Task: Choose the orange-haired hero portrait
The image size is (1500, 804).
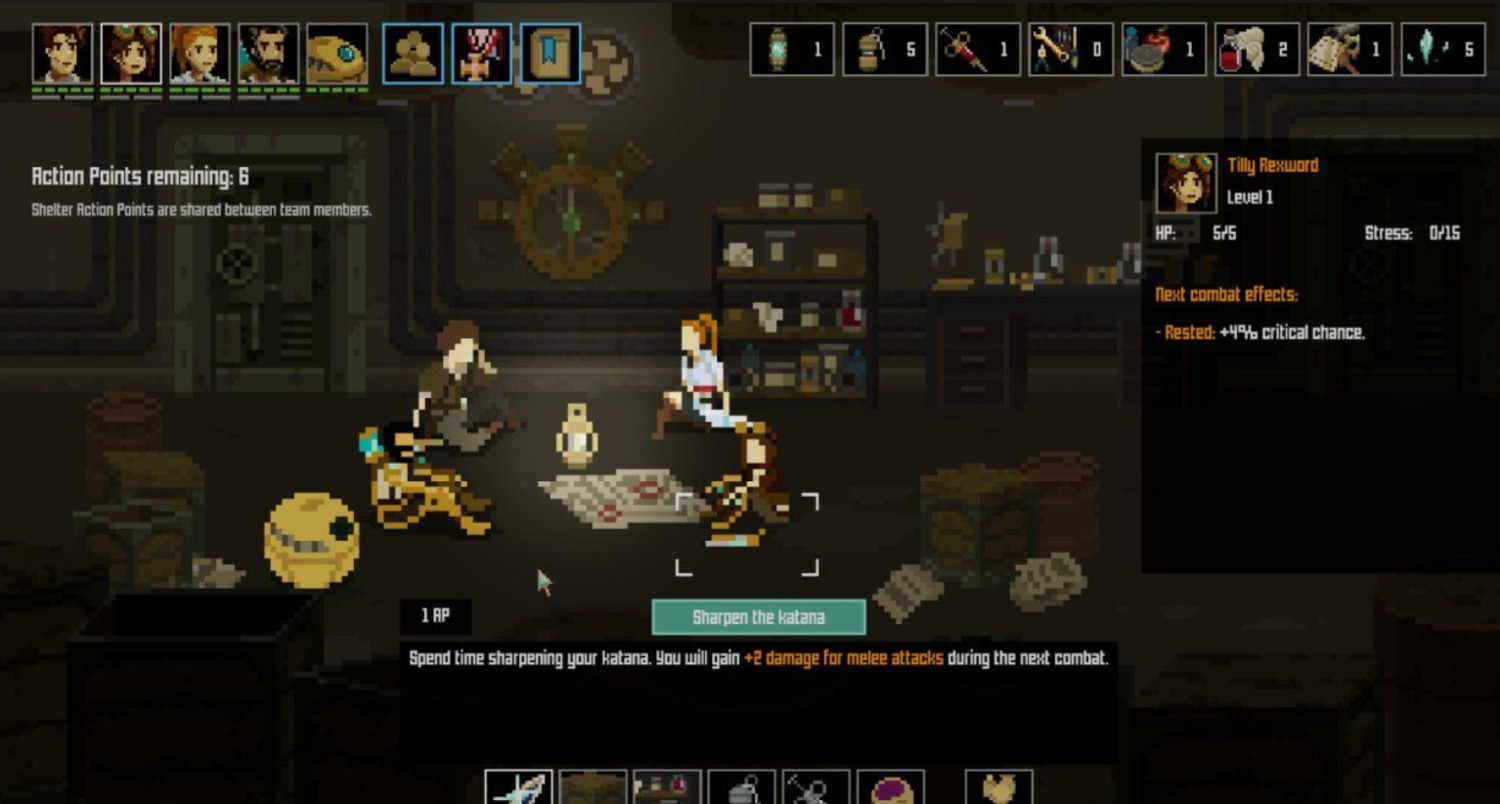Action: (x=200, y=54)
